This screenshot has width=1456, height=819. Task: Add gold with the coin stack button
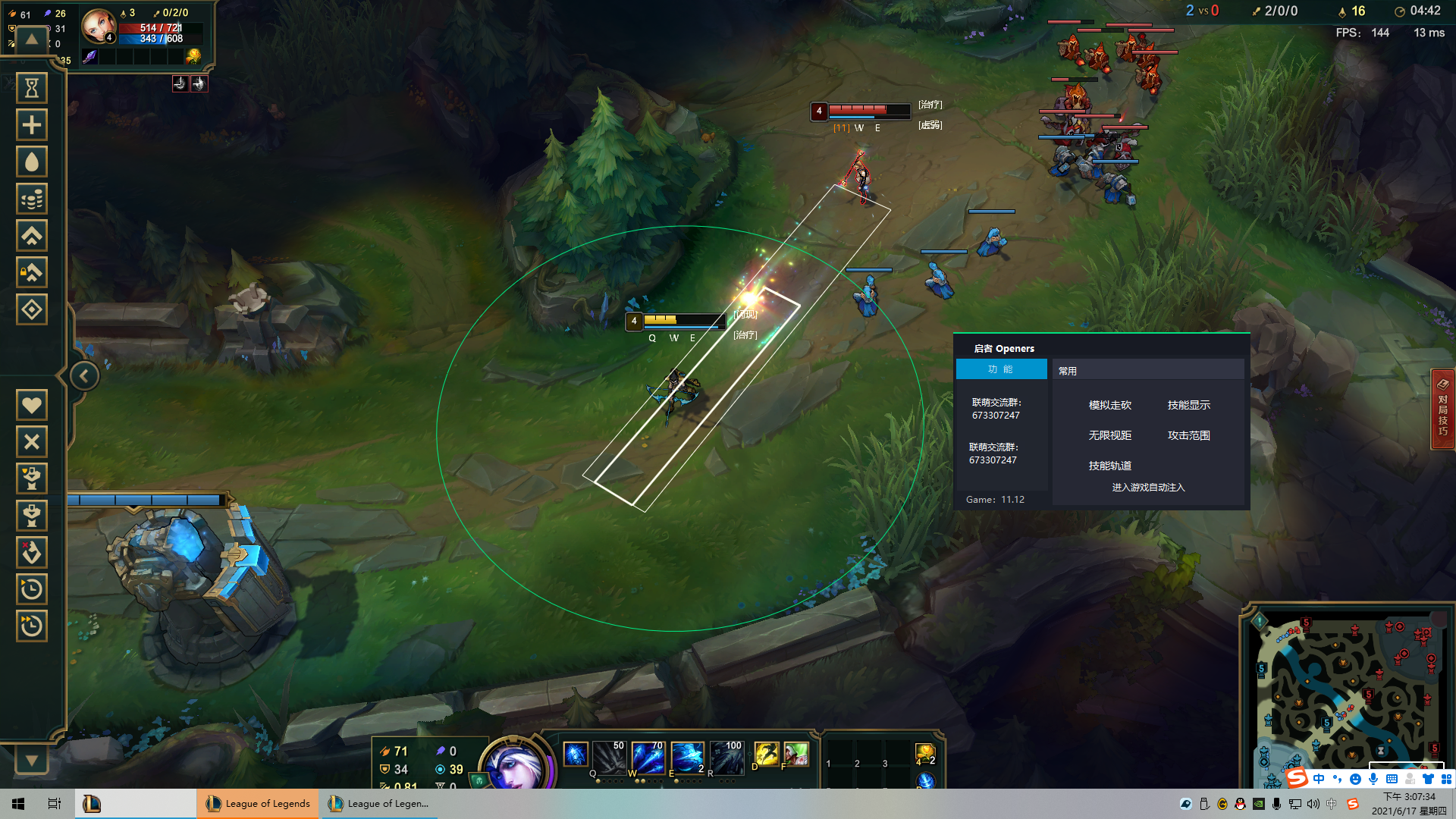32,199
